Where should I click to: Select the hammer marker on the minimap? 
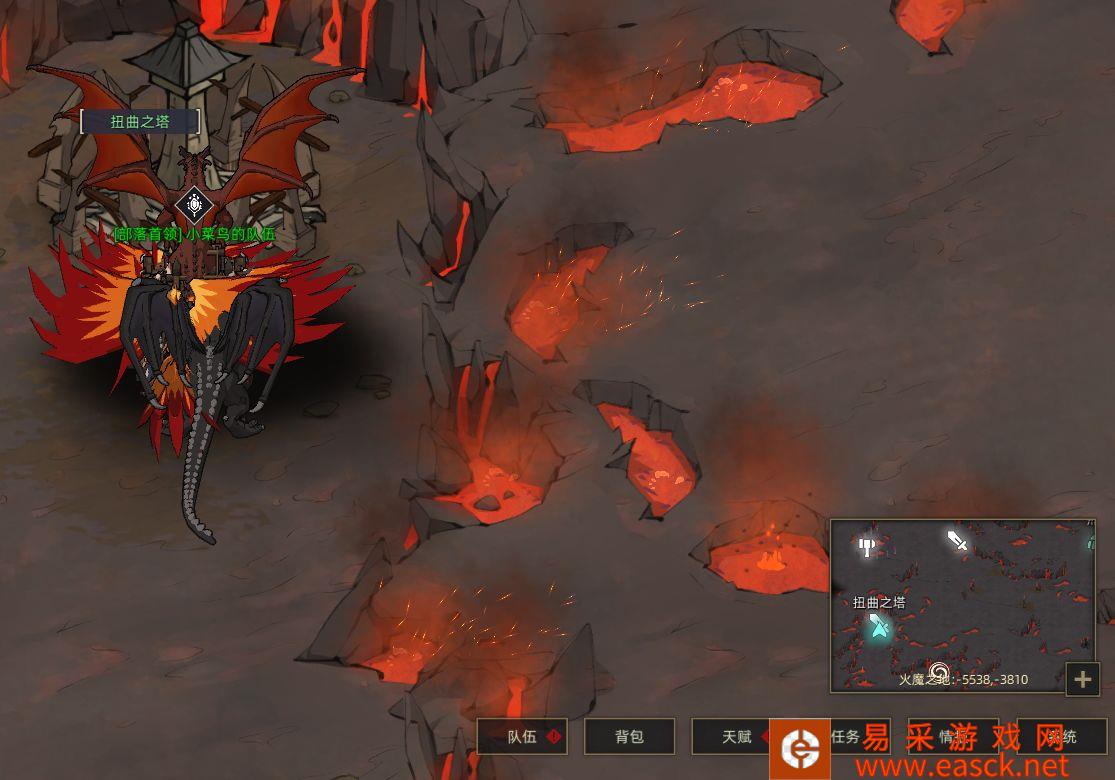pyautogui.click(x=867, y=546)
